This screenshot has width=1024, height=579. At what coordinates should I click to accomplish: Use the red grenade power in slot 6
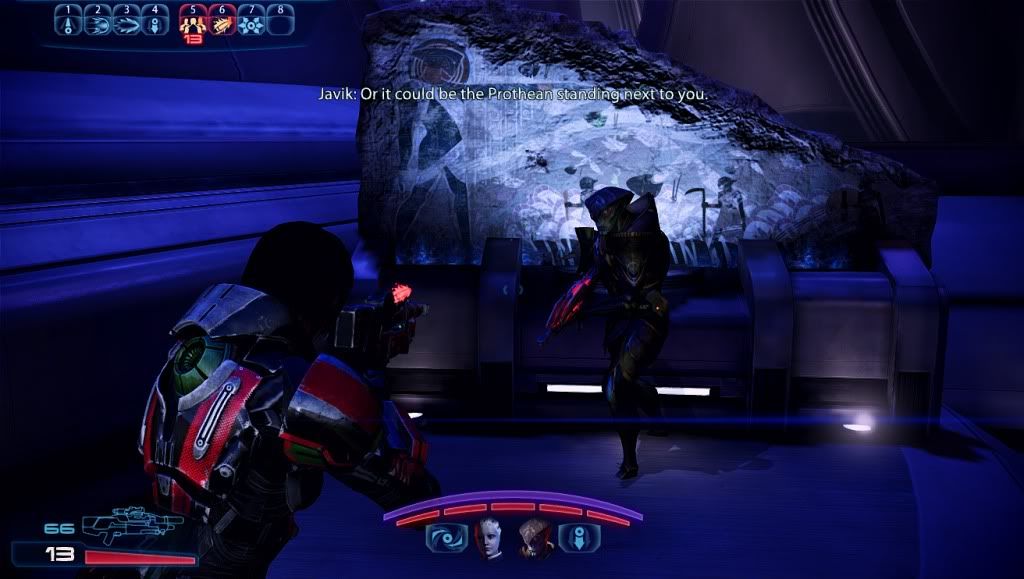click(x=221, y=21)
